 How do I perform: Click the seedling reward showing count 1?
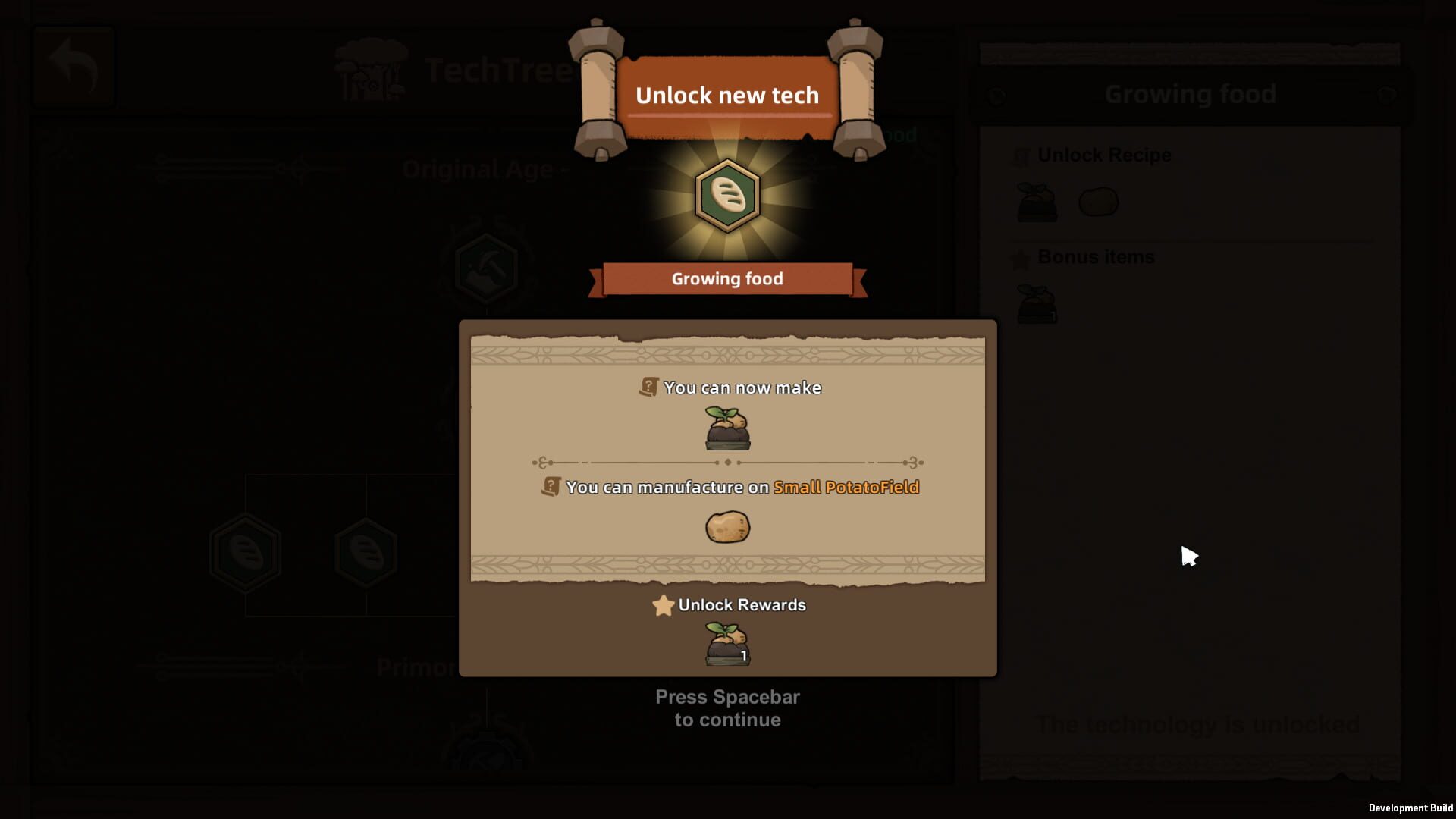point(726,642)
